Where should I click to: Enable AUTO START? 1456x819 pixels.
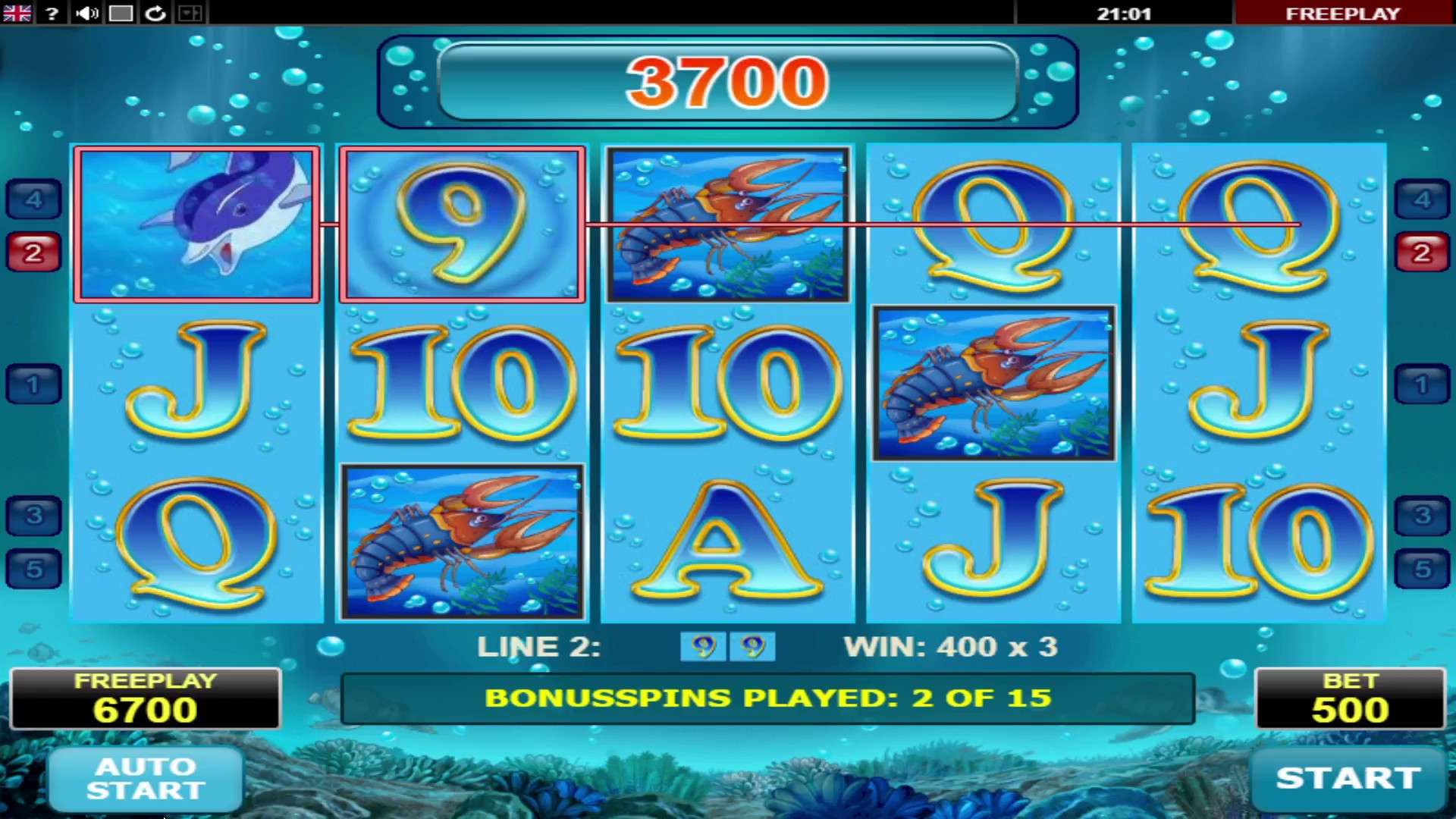point(144,780)
